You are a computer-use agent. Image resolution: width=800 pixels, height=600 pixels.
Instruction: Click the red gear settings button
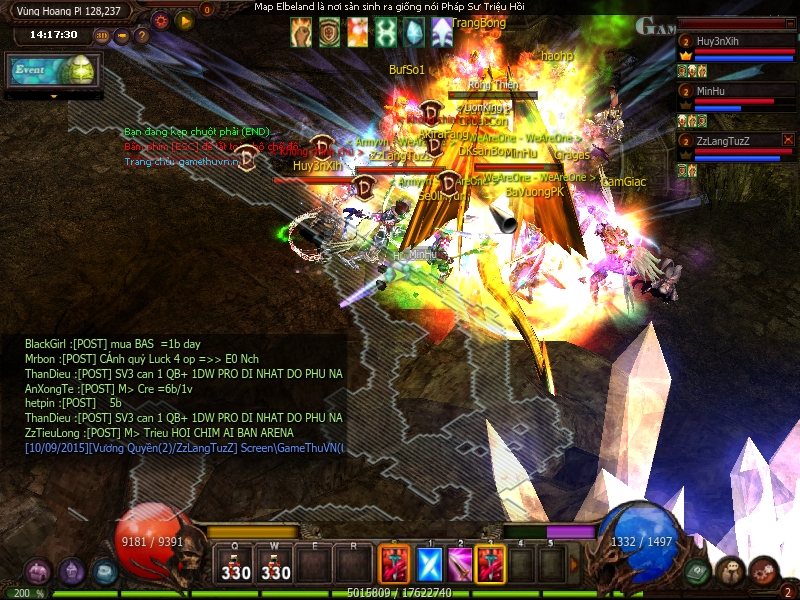[x=161, y=19]
